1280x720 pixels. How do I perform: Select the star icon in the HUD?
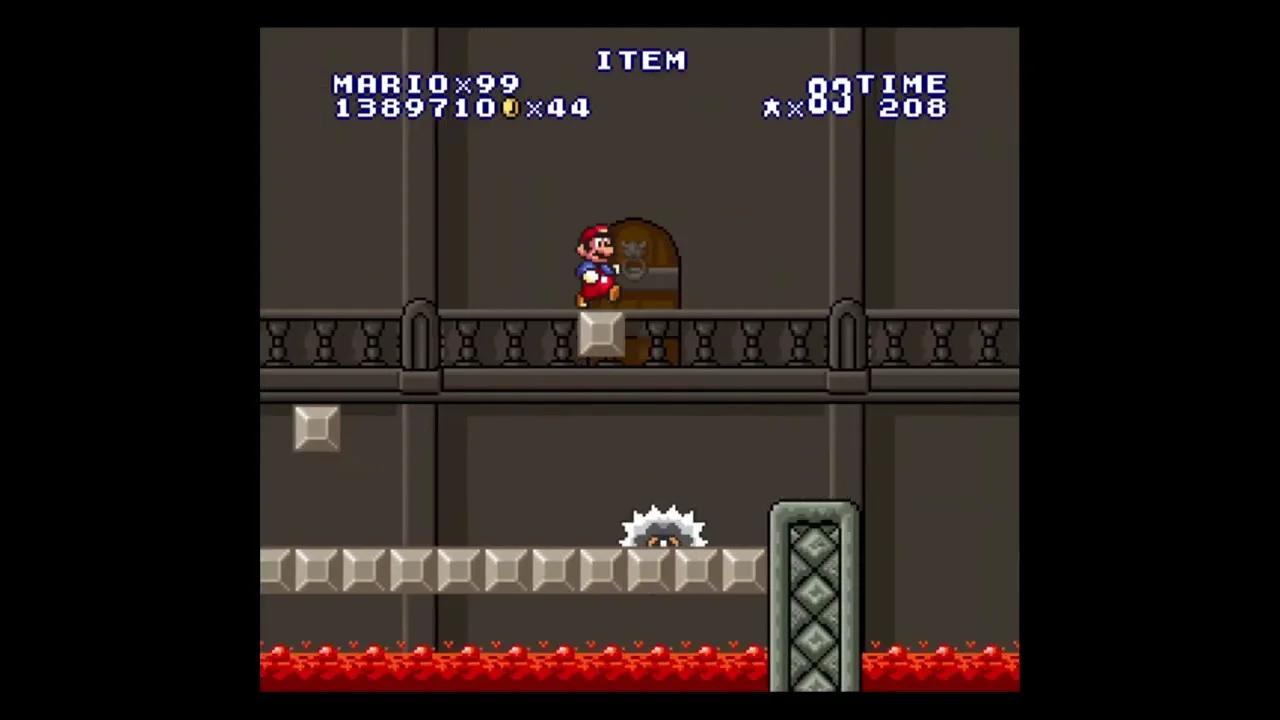click(770, 108)
